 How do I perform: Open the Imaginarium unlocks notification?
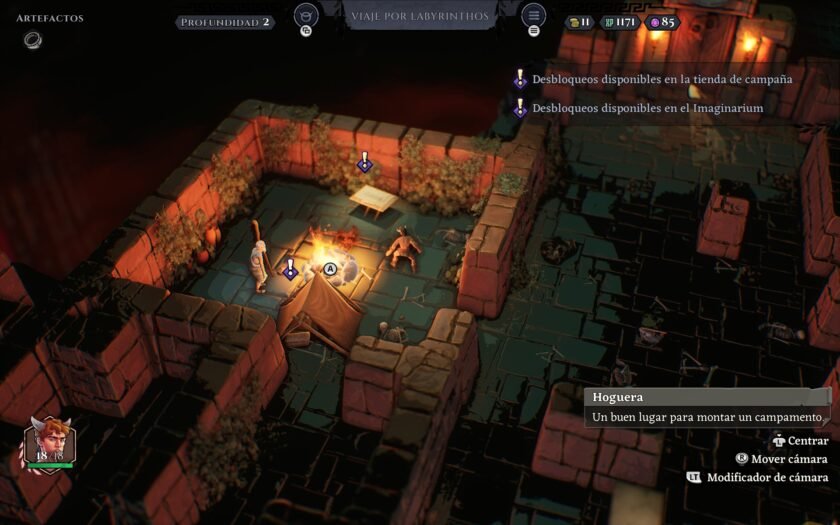(x=647, y=108)
